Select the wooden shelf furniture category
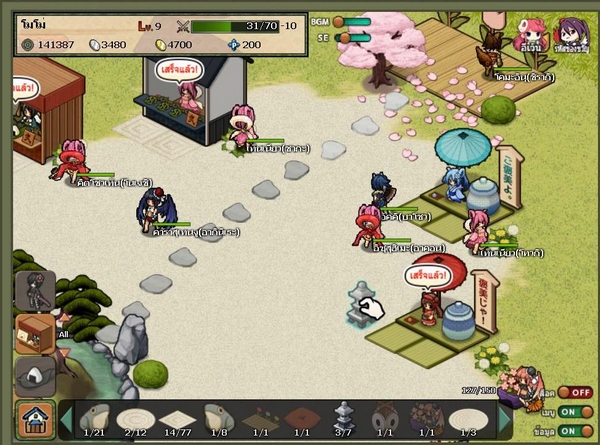Screen dimensions: 600x445 pyautogui.click(x=35, y=333)
